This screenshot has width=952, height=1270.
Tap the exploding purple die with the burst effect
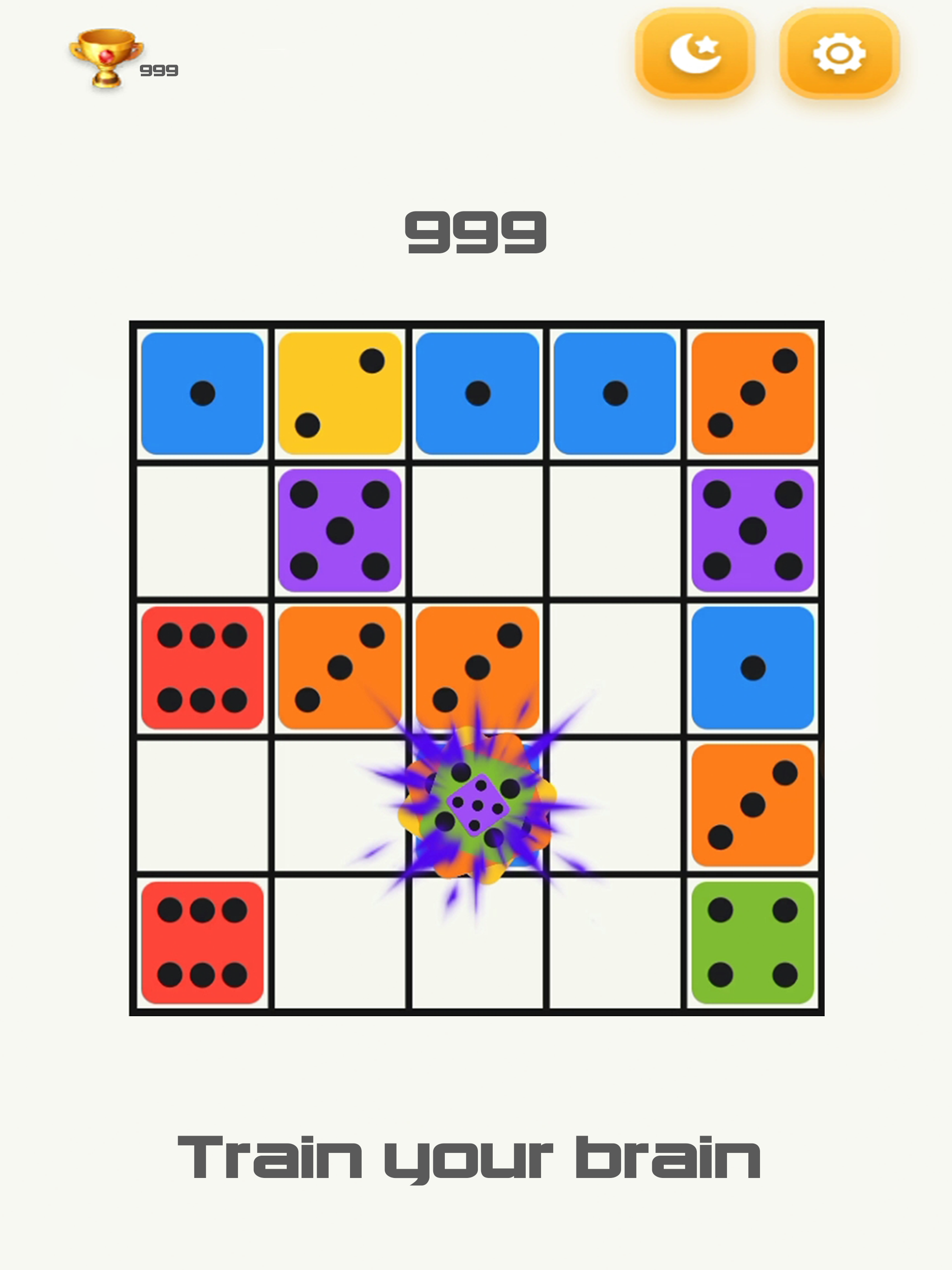click(479, 804)
